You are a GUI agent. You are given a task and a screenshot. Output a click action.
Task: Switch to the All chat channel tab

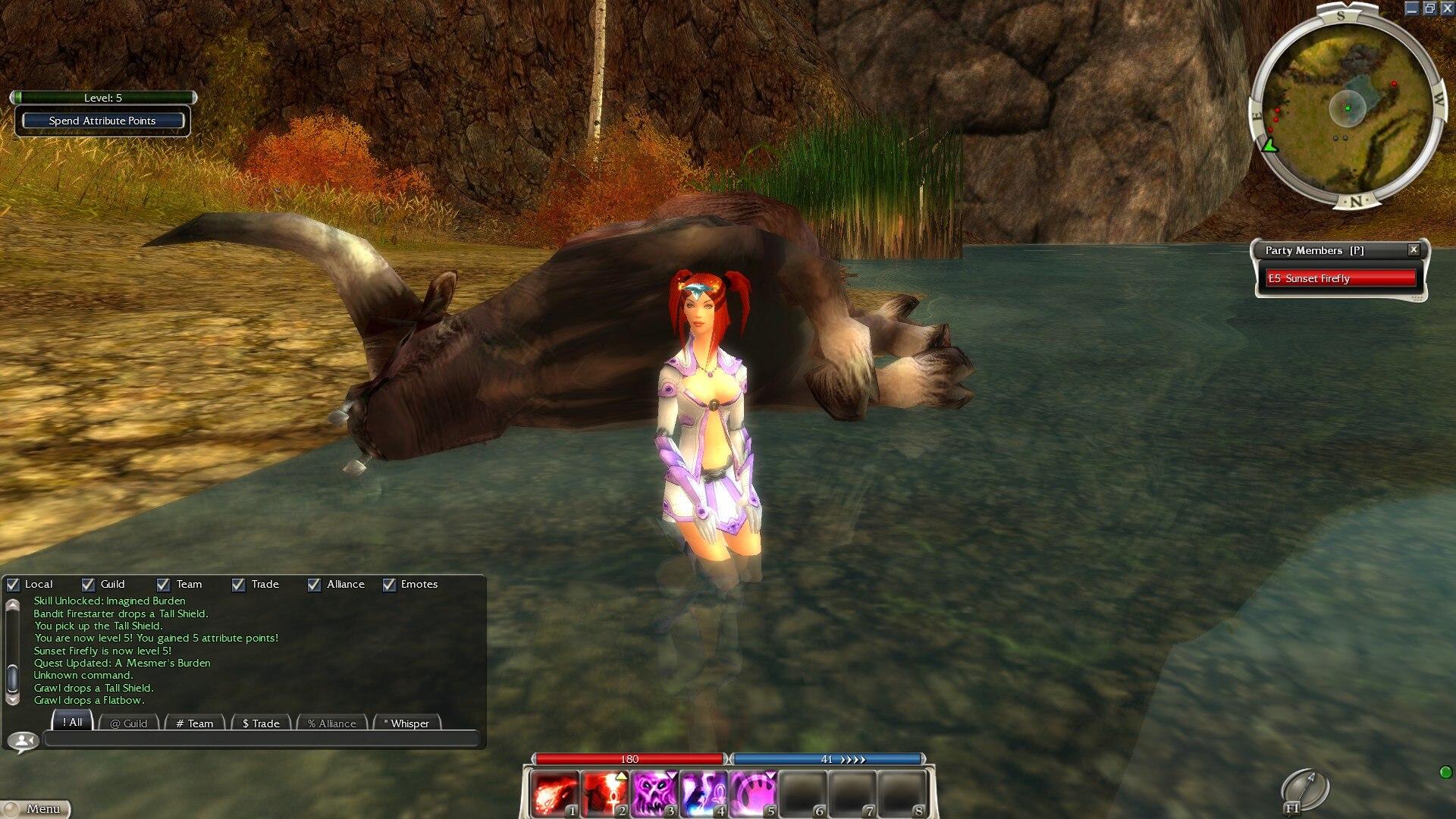[x=73, y=723]
